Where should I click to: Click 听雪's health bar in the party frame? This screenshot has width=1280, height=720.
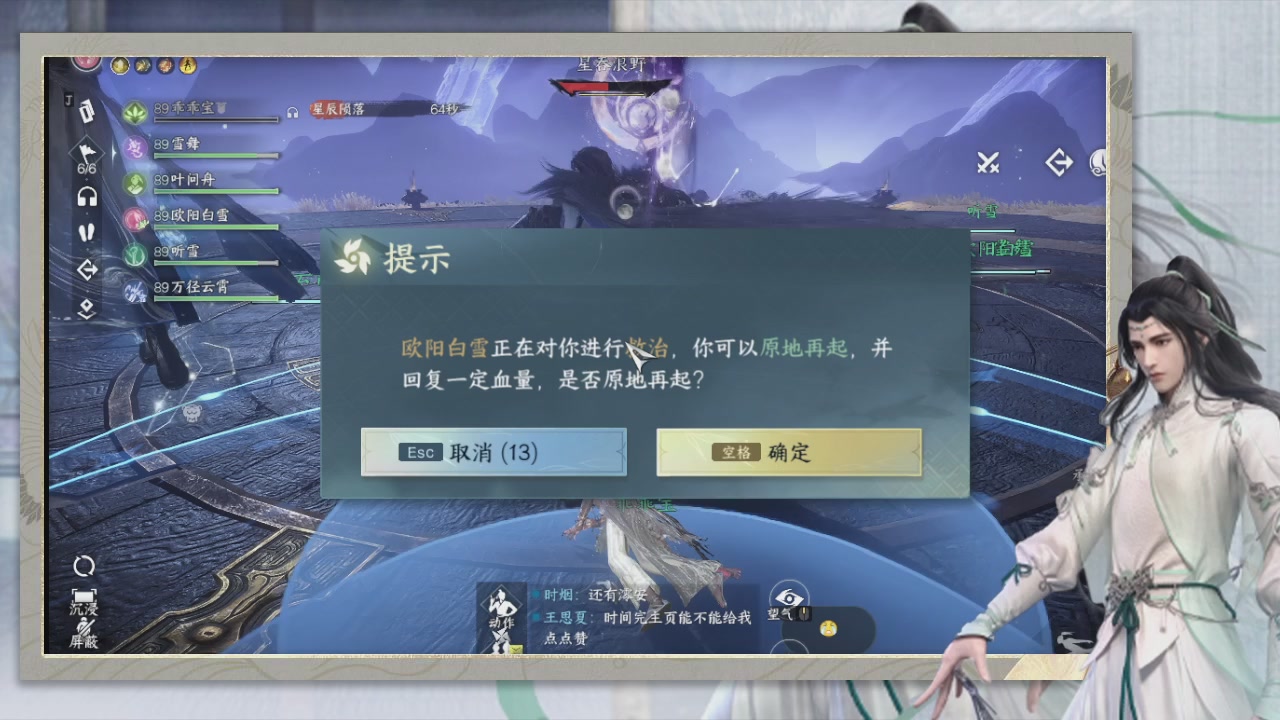(215, 262)
